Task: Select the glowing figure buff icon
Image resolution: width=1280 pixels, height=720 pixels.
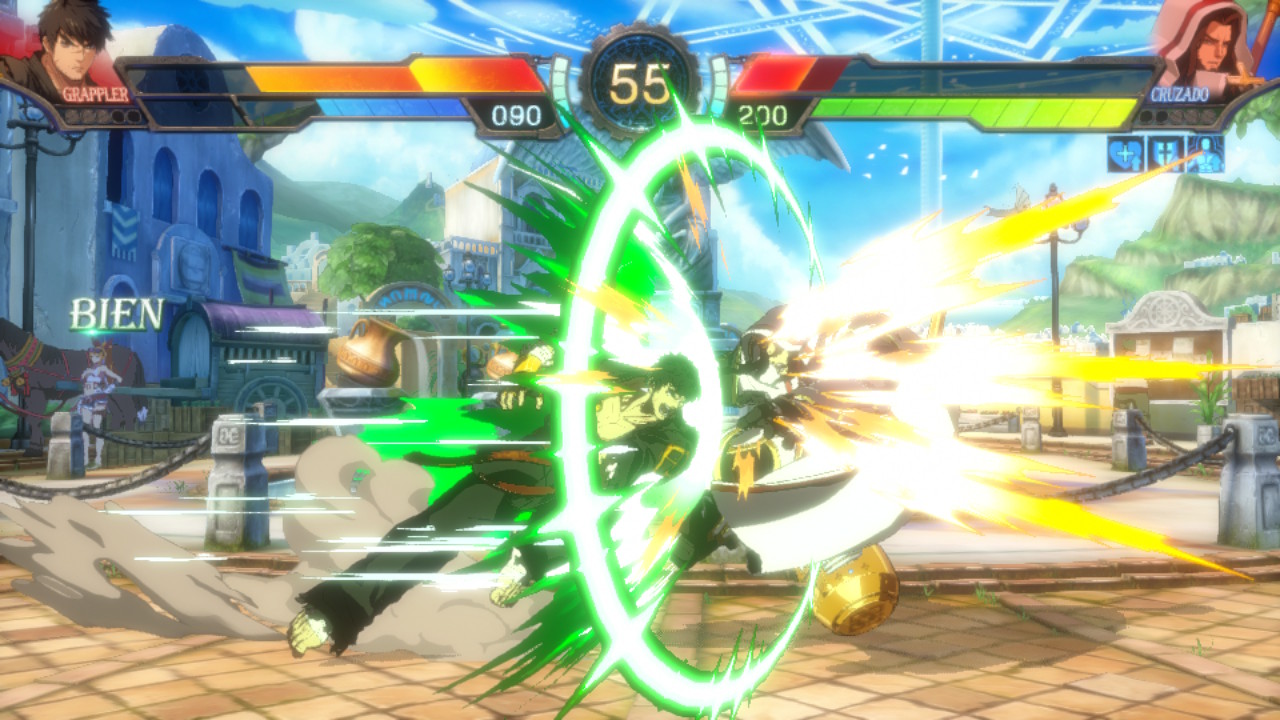Action: pyautogui.click(x=1205, y=155)
